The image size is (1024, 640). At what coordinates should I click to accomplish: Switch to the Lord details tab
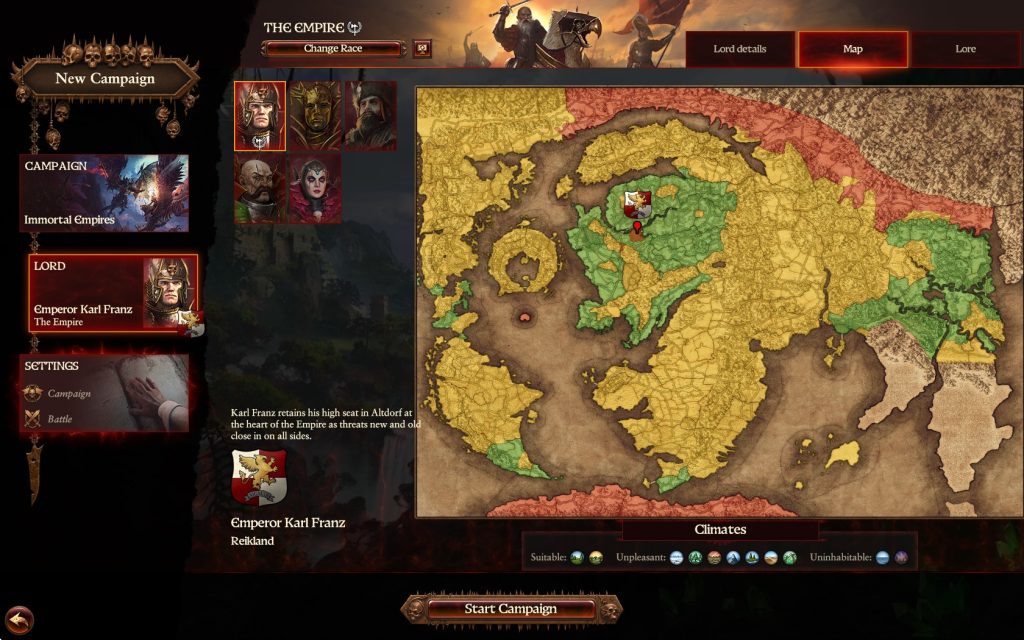[x=740, y=49]
